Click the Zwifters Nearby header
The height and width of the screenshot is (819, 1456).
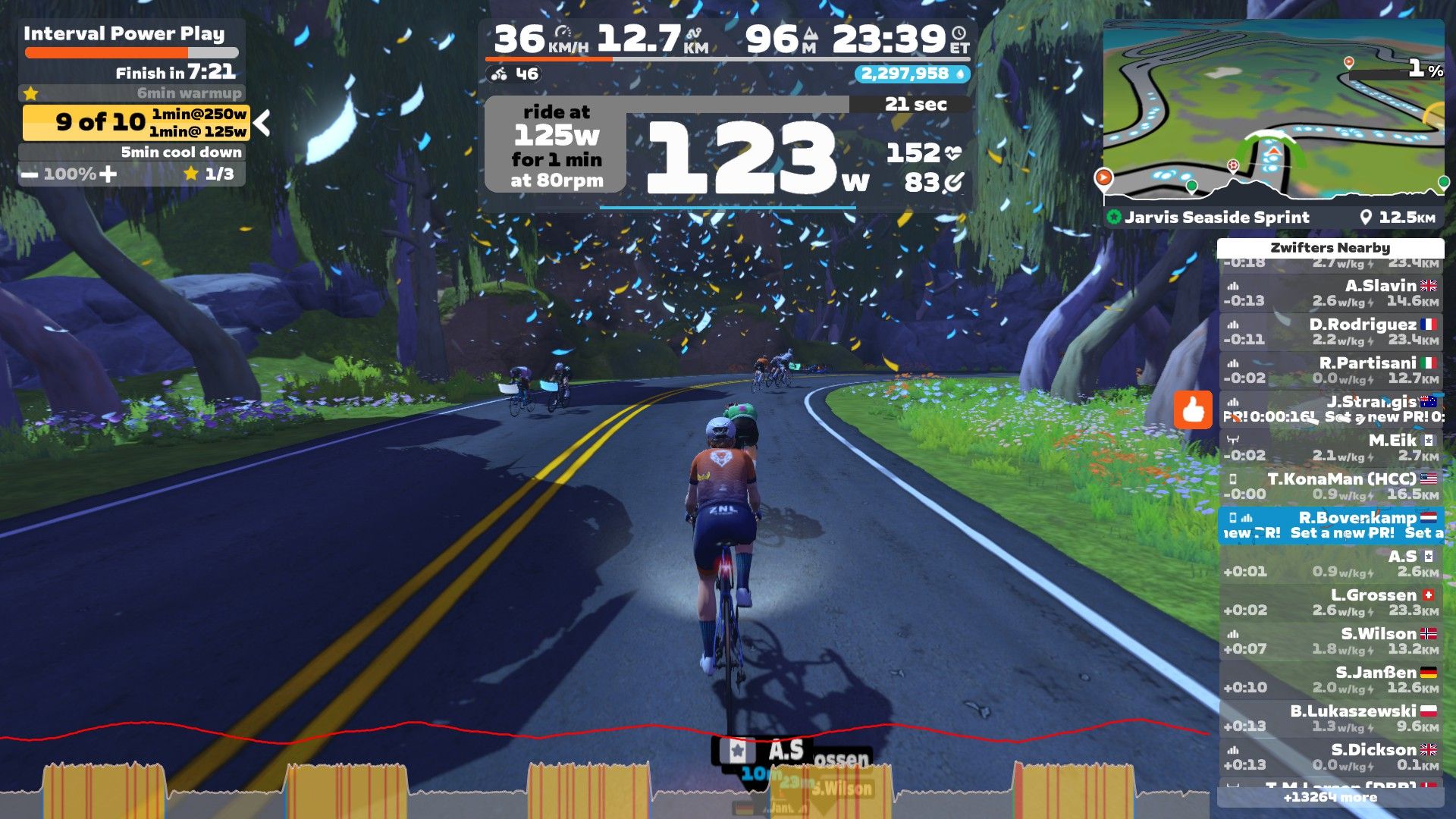point(1330,248)
